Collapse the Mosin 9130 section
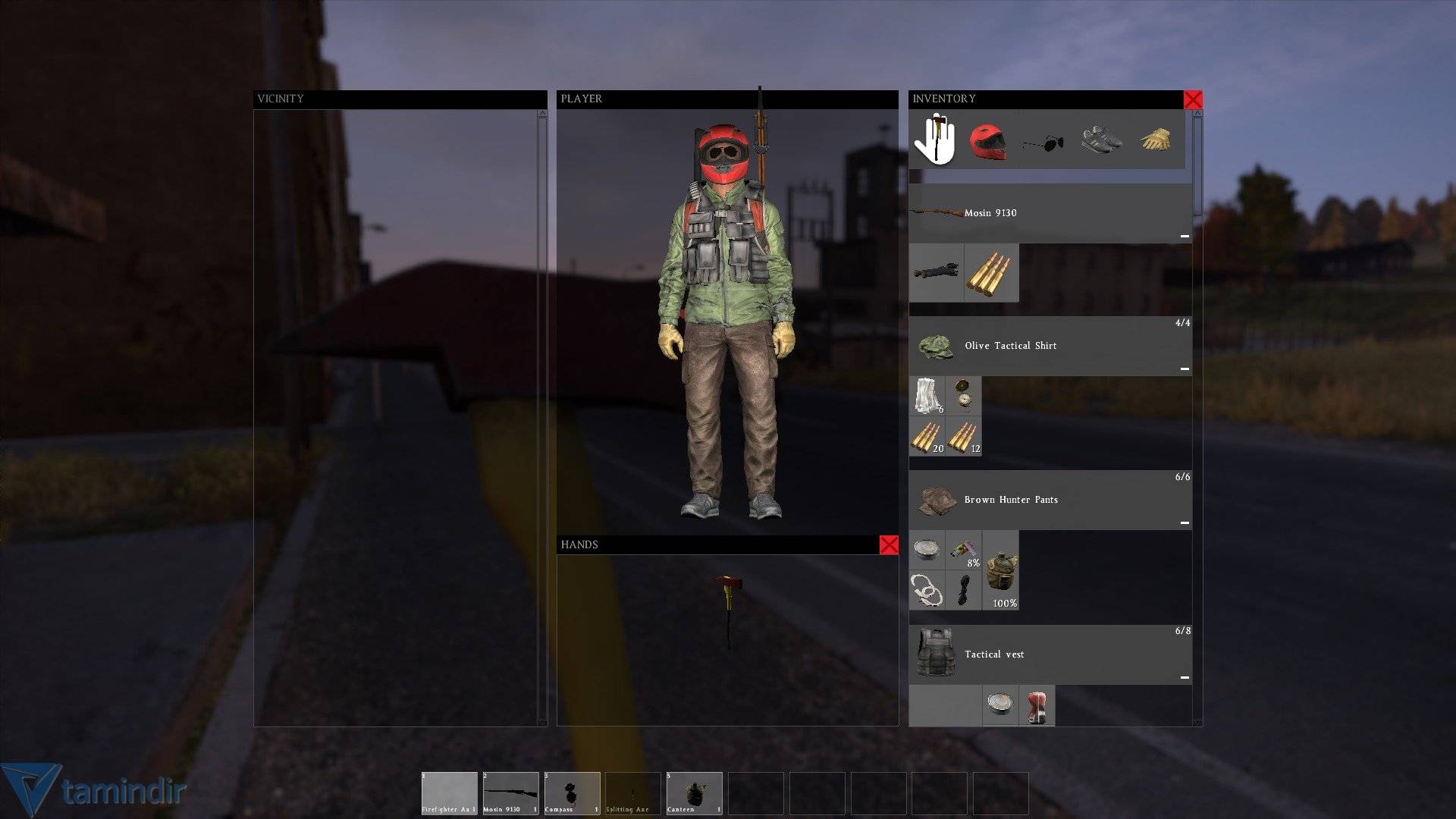 click(1185, 237)
